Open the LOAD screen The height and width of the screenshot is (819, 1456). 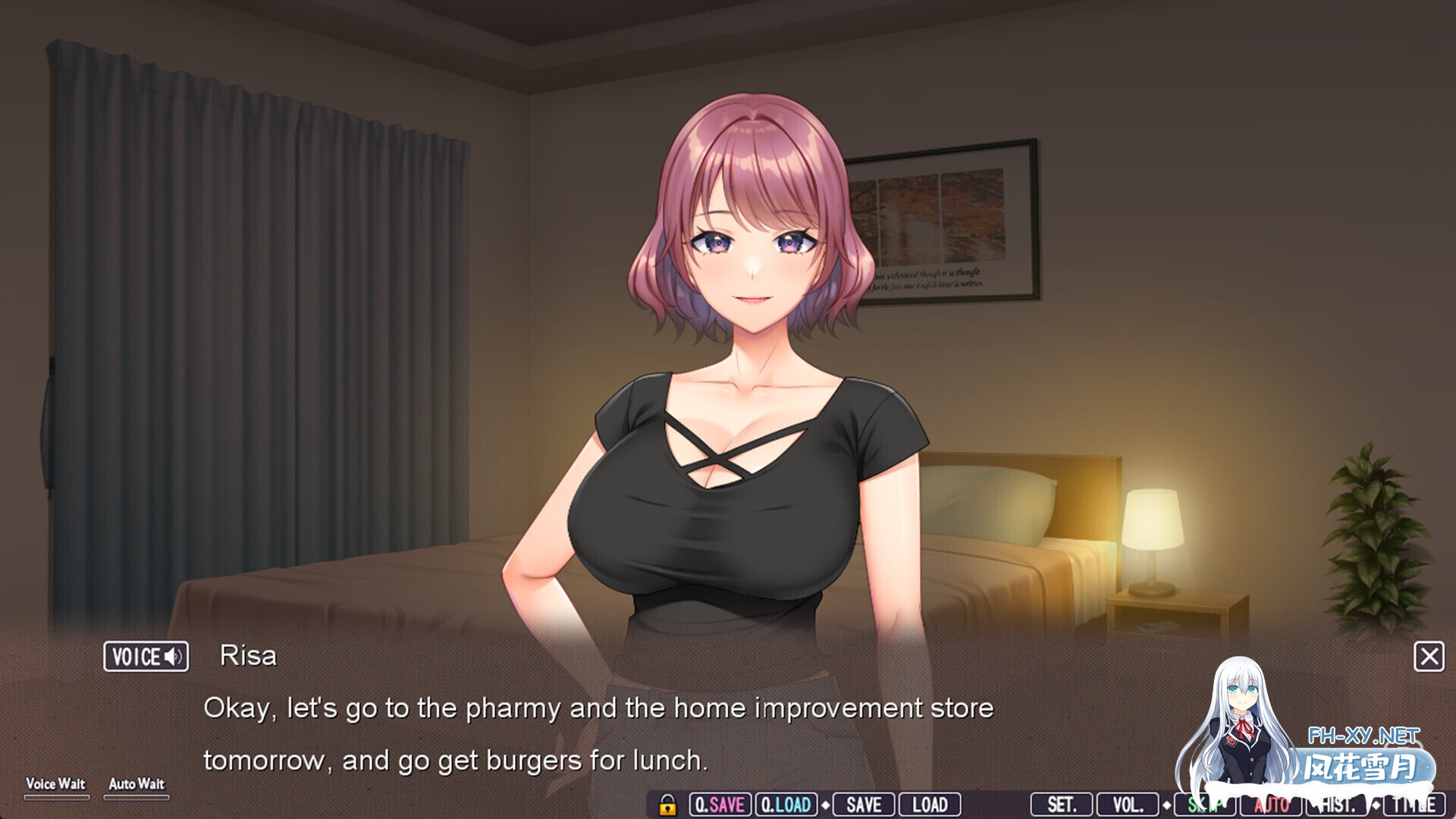[932, 805]
